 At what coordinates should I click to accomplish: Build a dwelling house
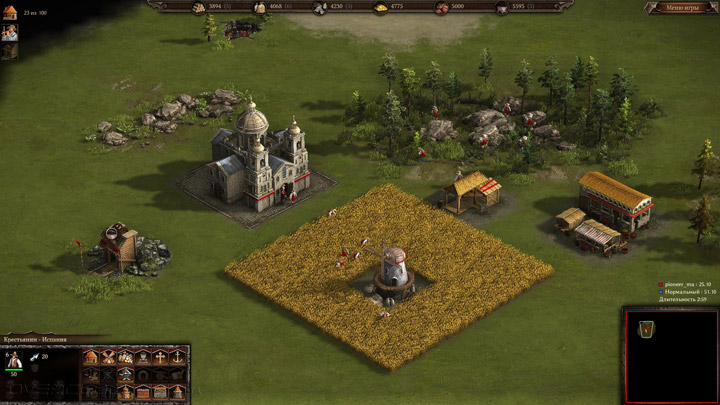pos(91,357)
